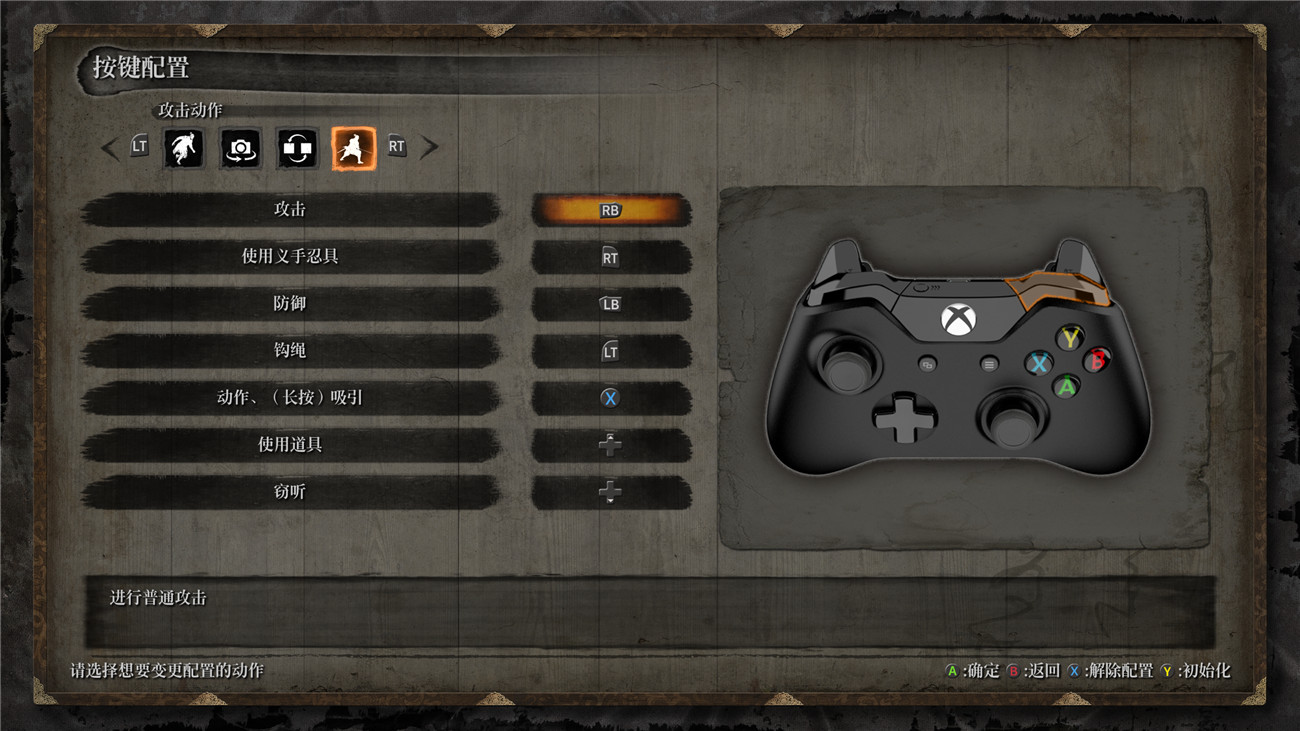Screen dimensions: 1300x731
Task: Choose the 使用义手忍具 action row
Action: tap(290, 257)
